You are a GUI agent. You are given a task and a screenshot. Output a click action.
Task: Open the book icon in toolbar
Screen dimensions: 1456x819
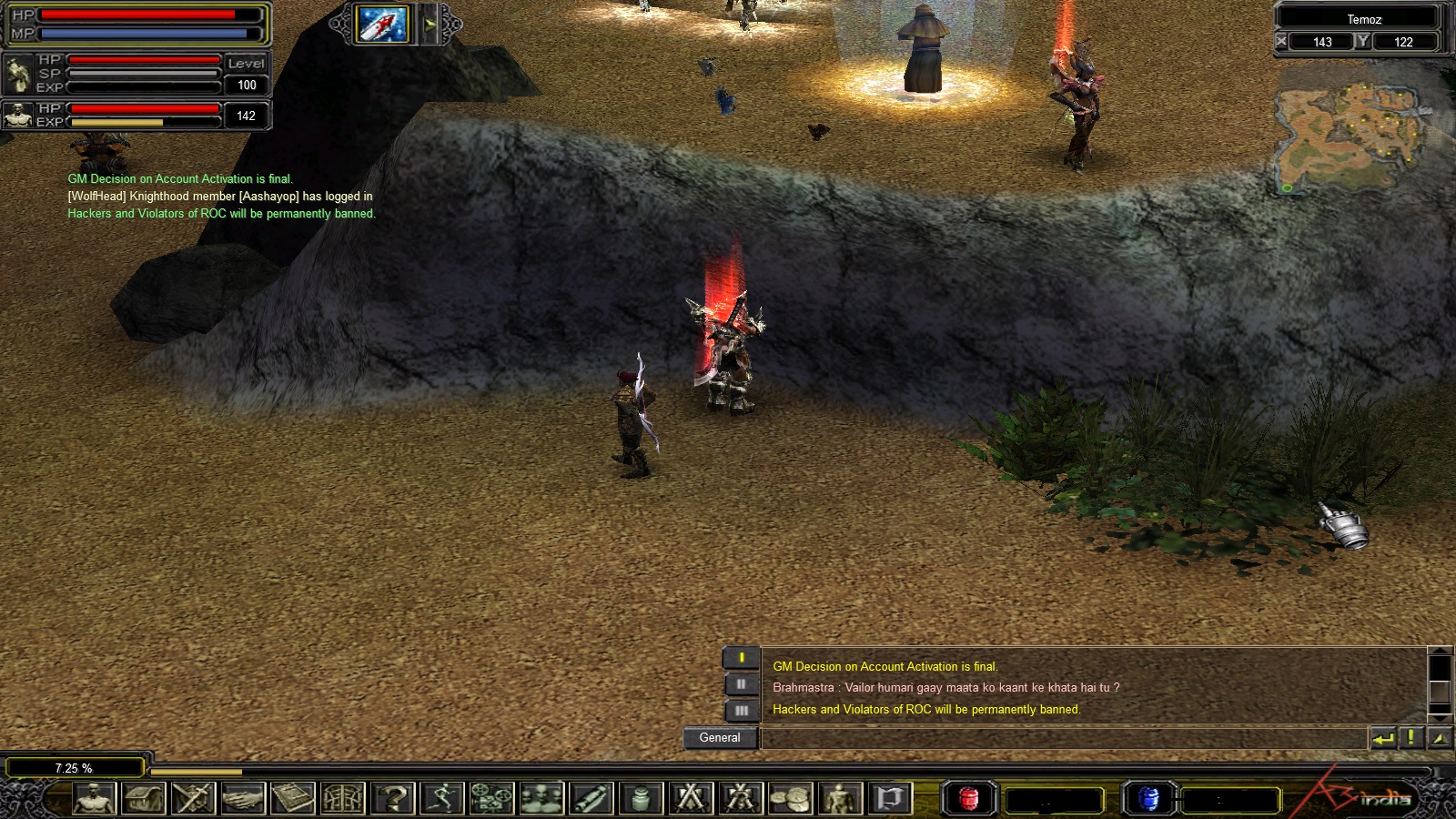pyautogui.click(x=292, y=799)
